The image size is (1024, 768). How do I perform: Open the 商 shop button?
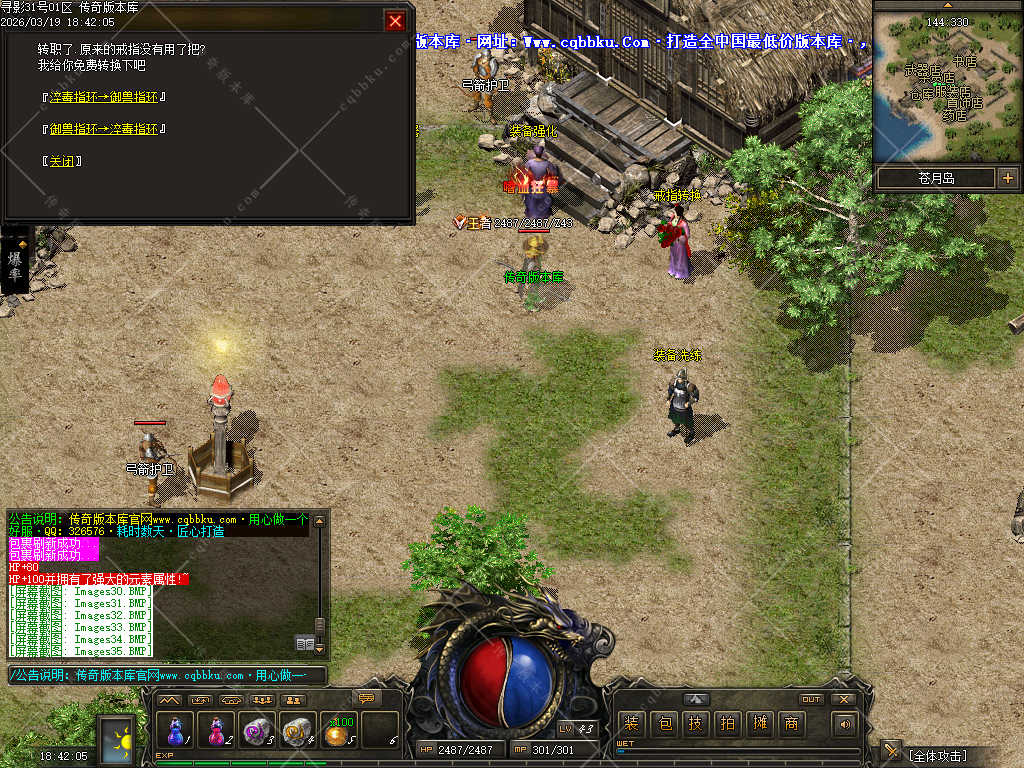point(792,724)
